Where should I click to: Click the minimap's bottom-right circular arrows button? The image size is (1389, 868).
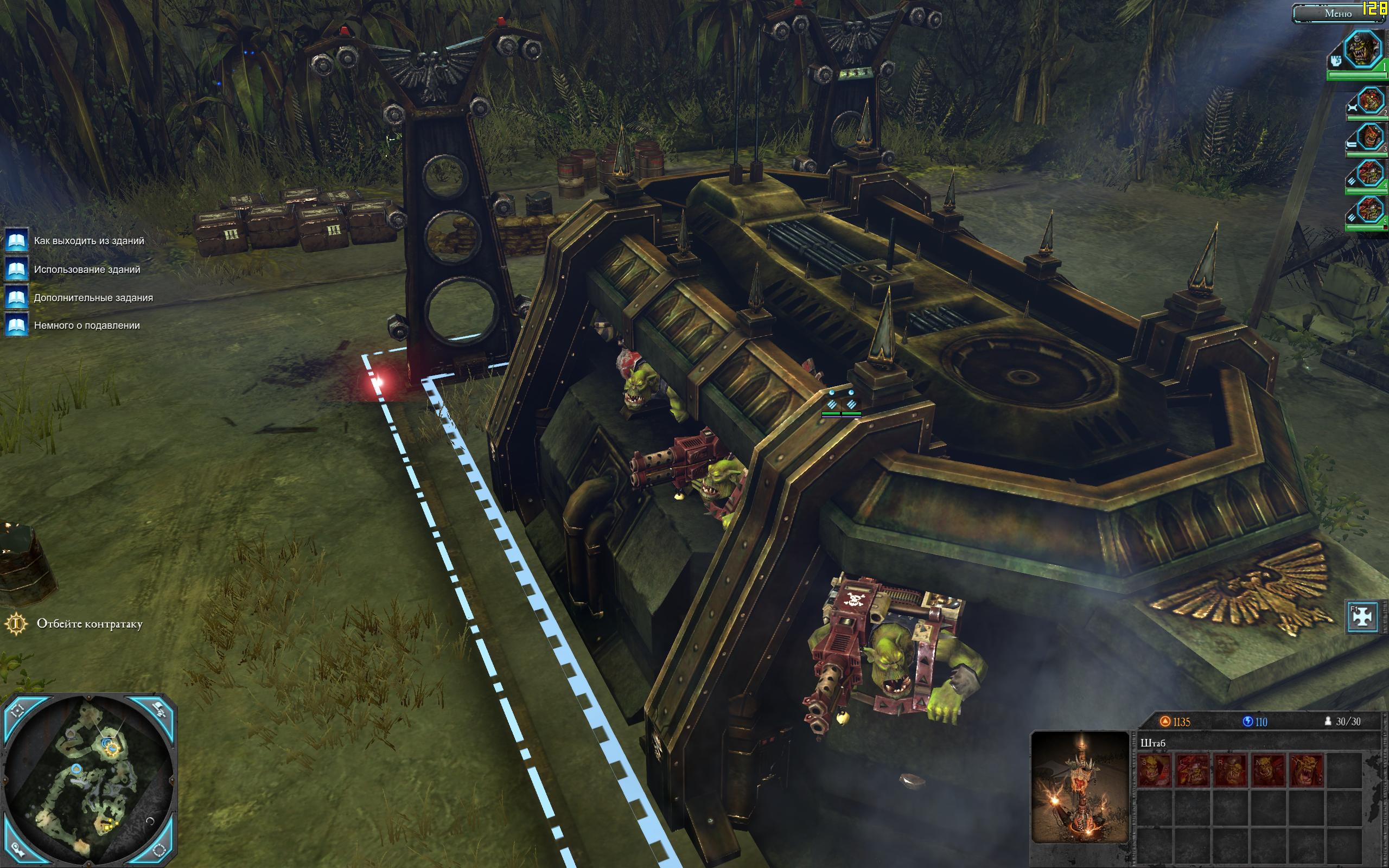click(161, 850)
